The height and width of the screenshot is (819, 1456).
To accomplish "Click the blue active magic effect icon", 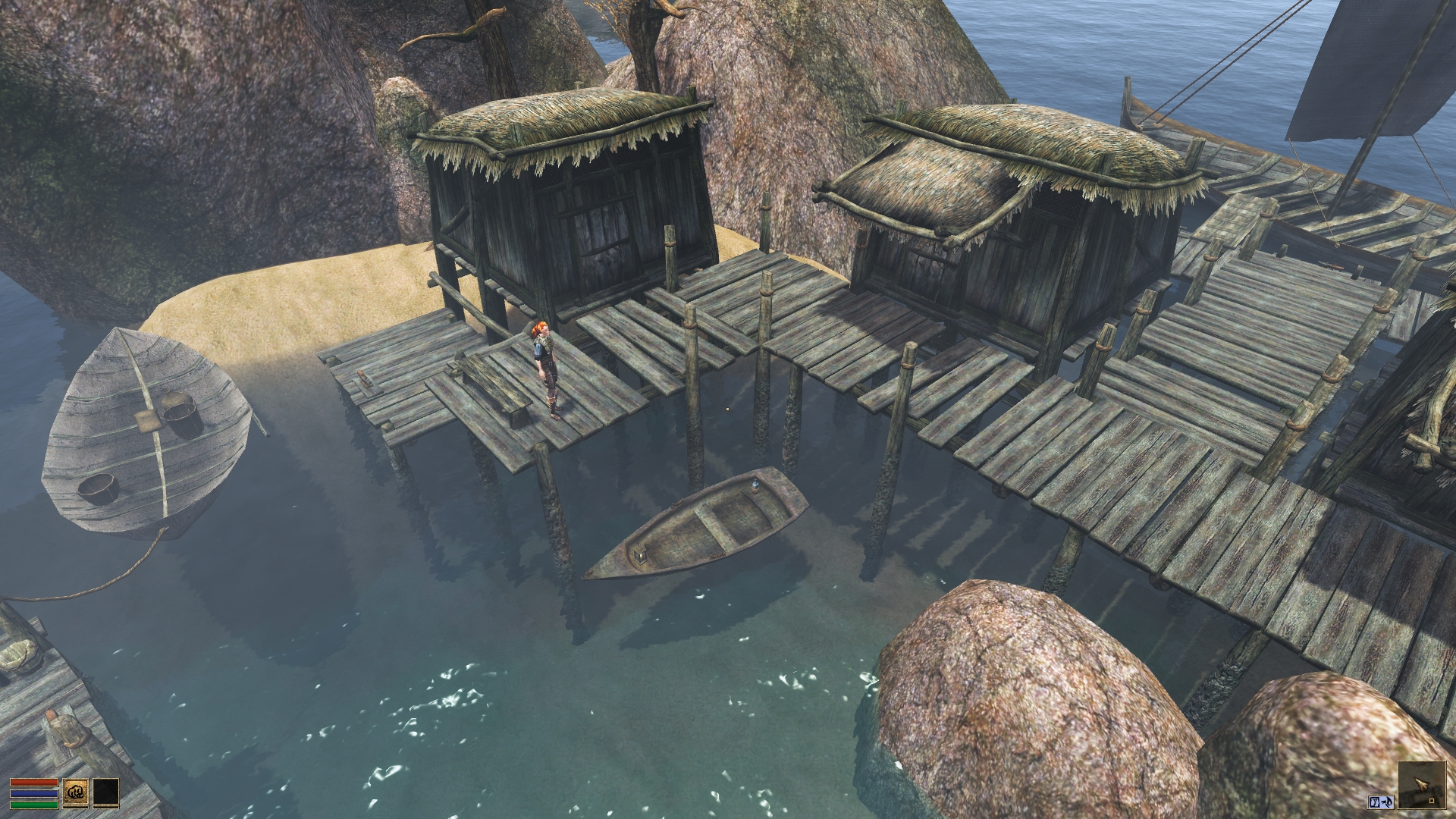I will pos(1380,802).
